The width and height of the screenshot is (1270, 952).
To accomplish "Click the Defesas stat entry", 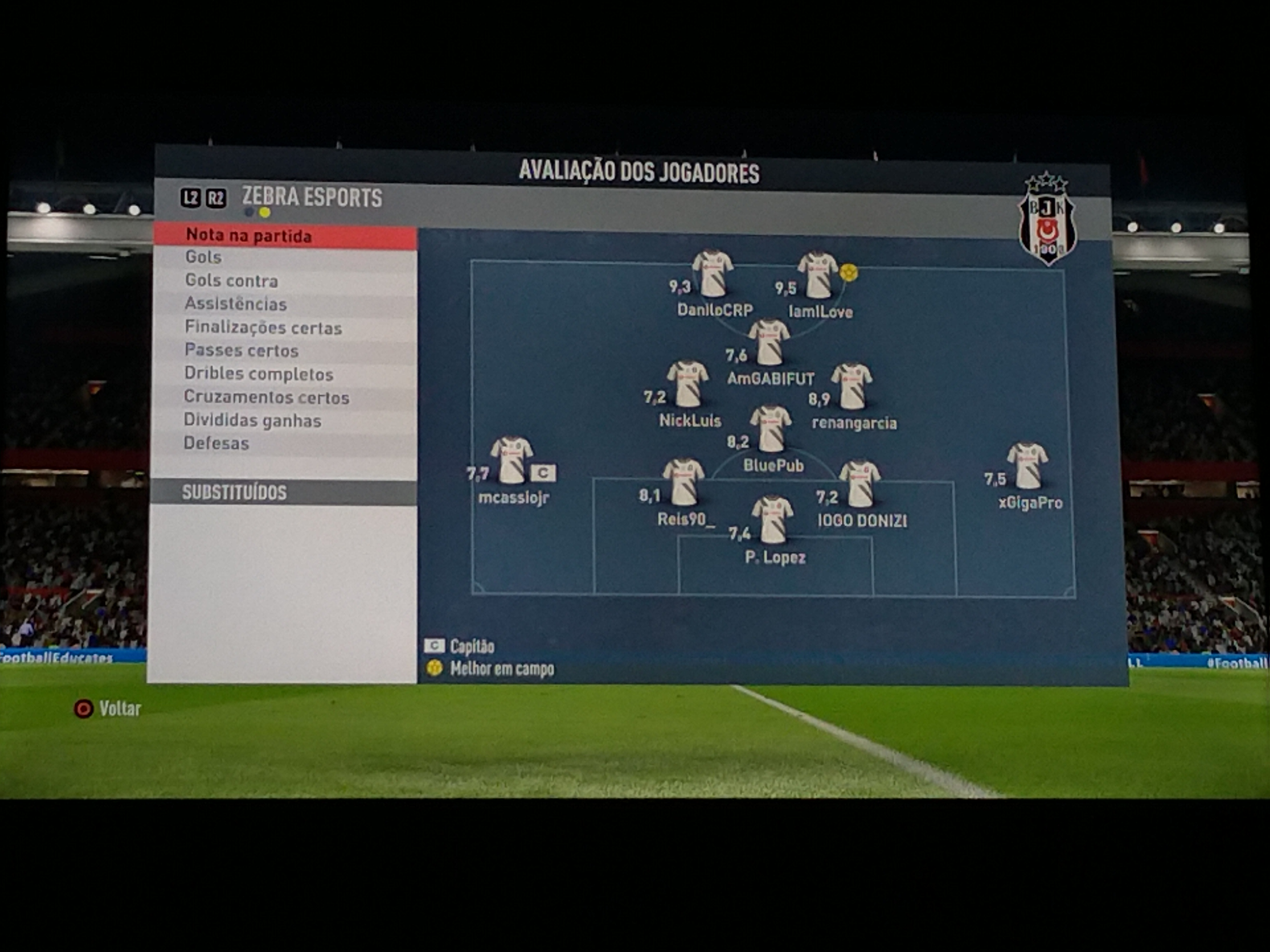I will tap(285, 444).
